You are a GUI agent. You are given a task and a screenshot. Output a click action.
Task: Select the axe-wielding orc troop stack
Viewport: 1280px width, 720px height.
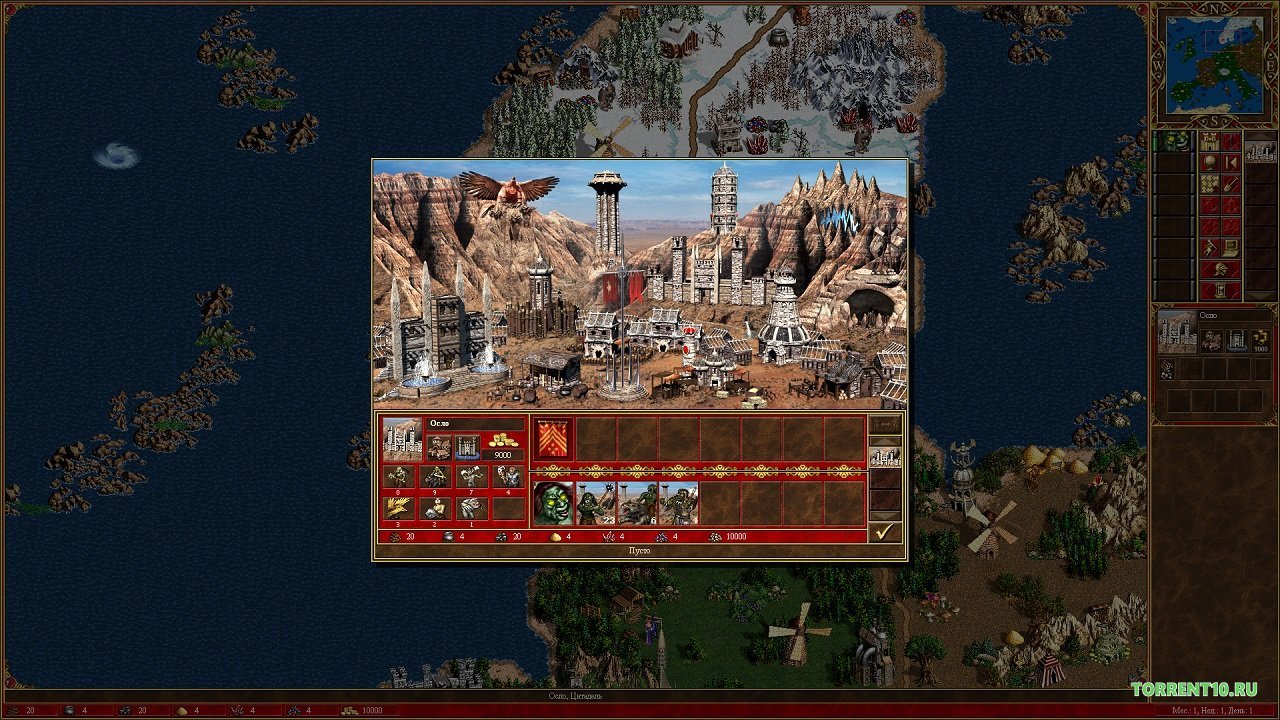click(678, 503)
